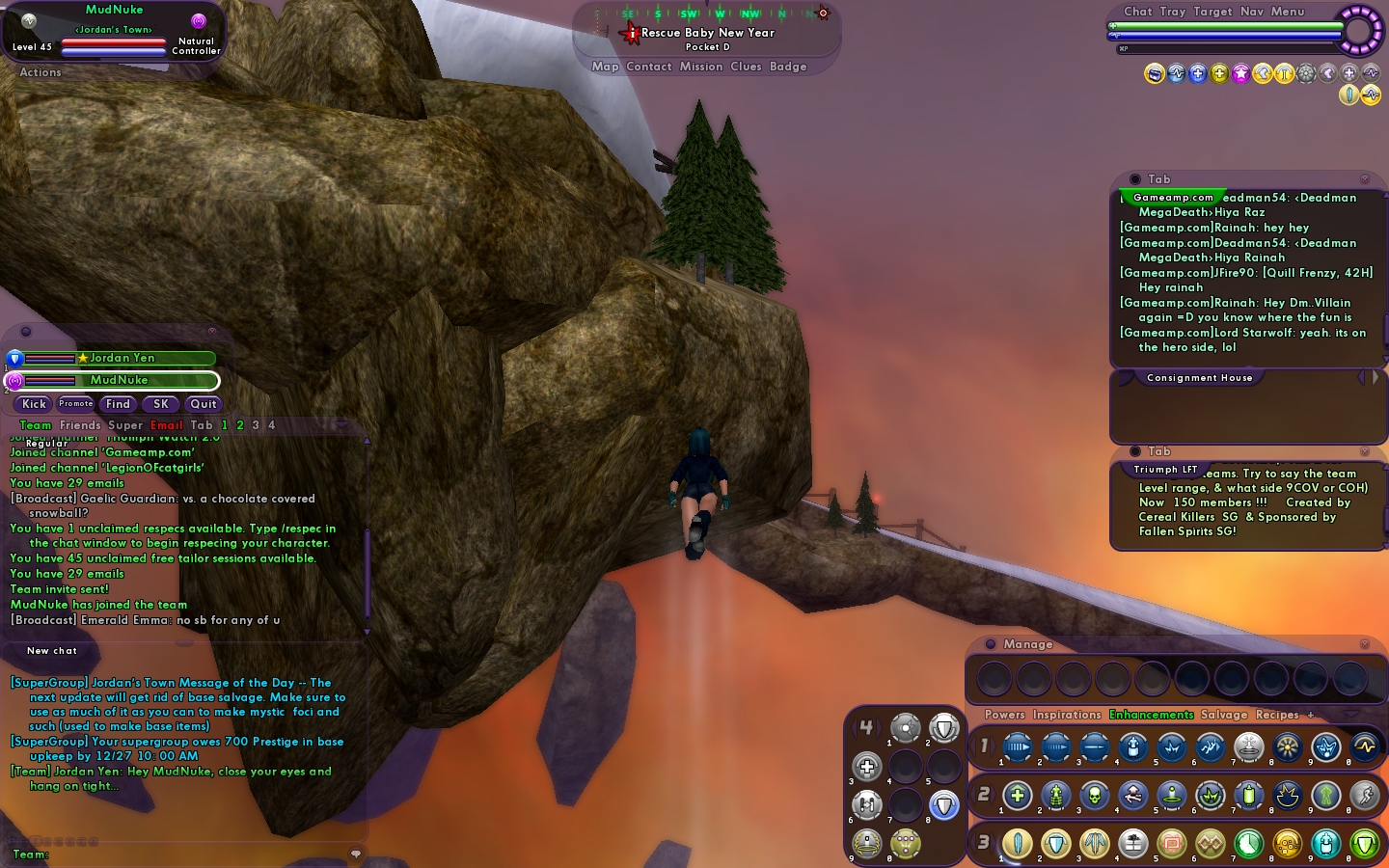This screenshot has width=1389, height=868.
Task: Show the Mission panel
Action: point(700,67)
